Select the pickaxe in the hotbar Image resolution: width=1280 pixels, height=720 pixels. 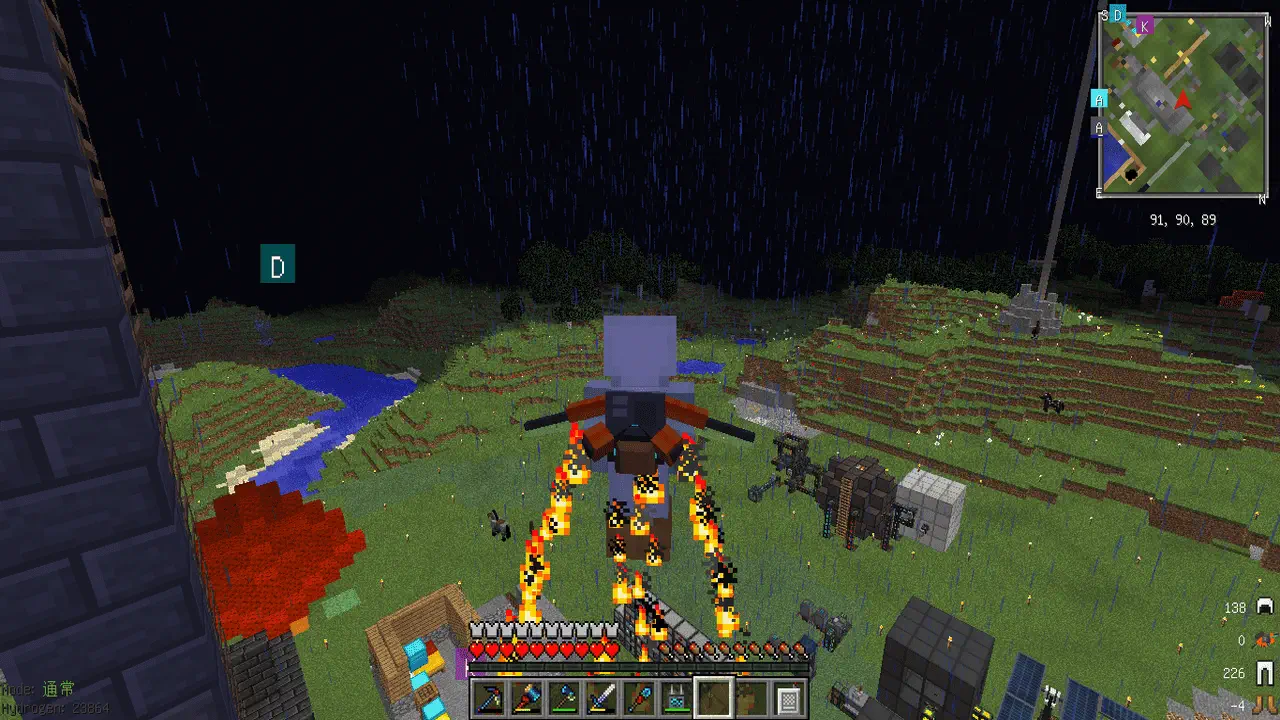click(488, 696)
